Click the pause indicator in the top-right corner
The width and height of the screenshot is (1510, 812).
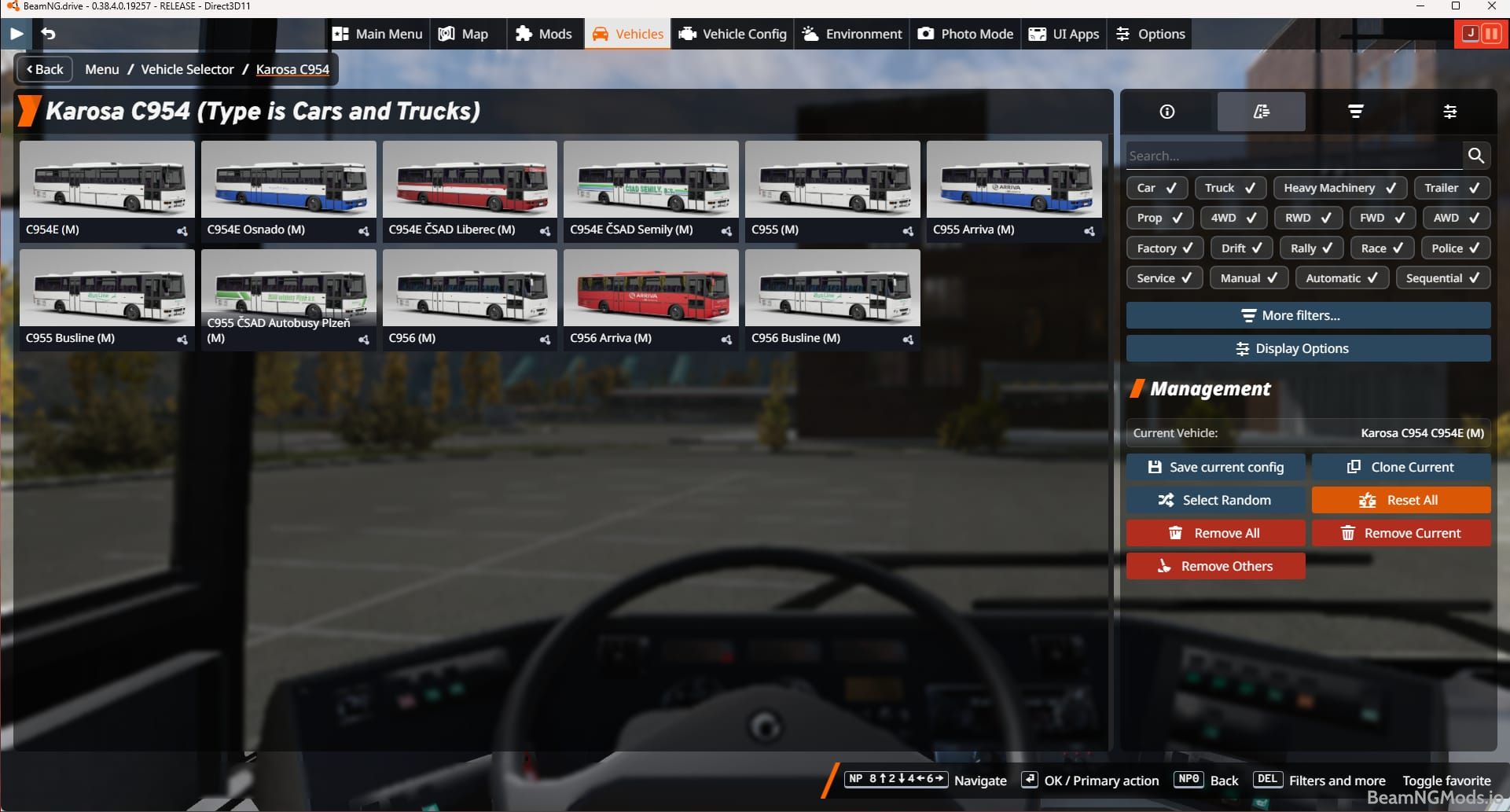pos(1491,33)
